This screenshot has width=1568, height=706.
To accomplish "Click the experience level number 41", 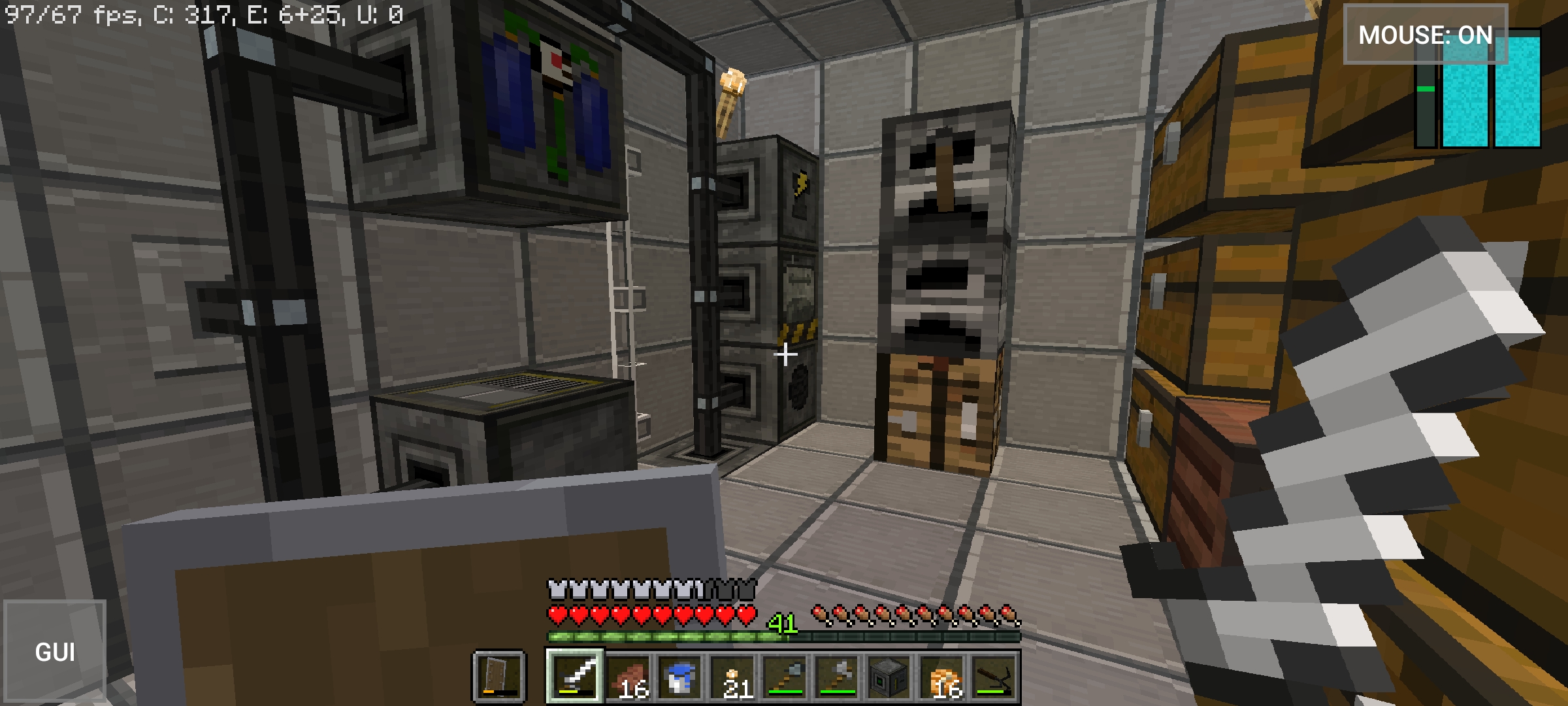I will (783, 624).
